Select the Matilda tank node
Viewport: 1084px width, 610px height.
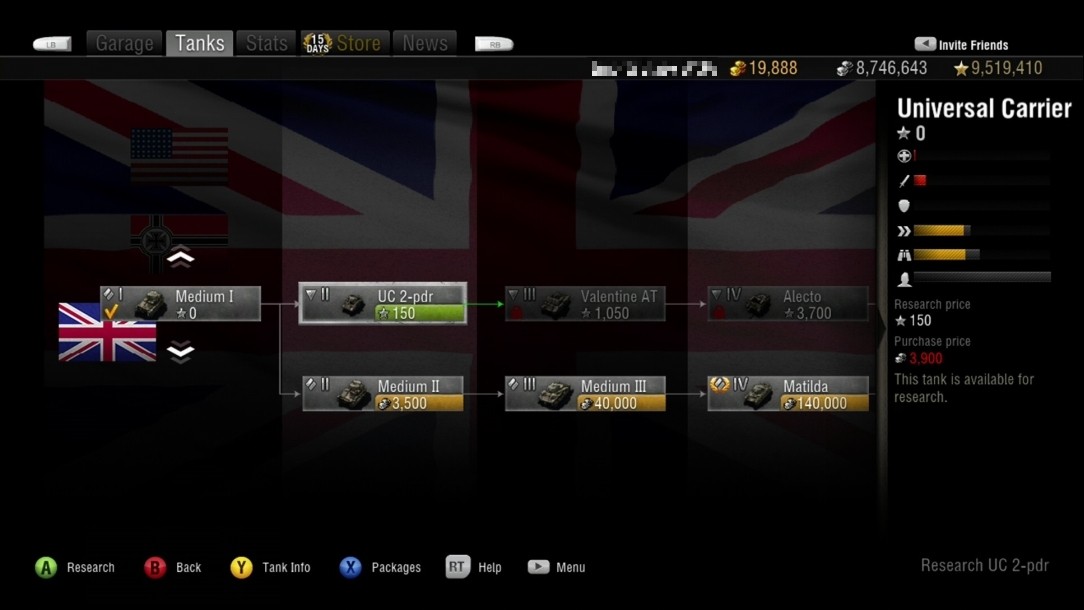point(788,394)
